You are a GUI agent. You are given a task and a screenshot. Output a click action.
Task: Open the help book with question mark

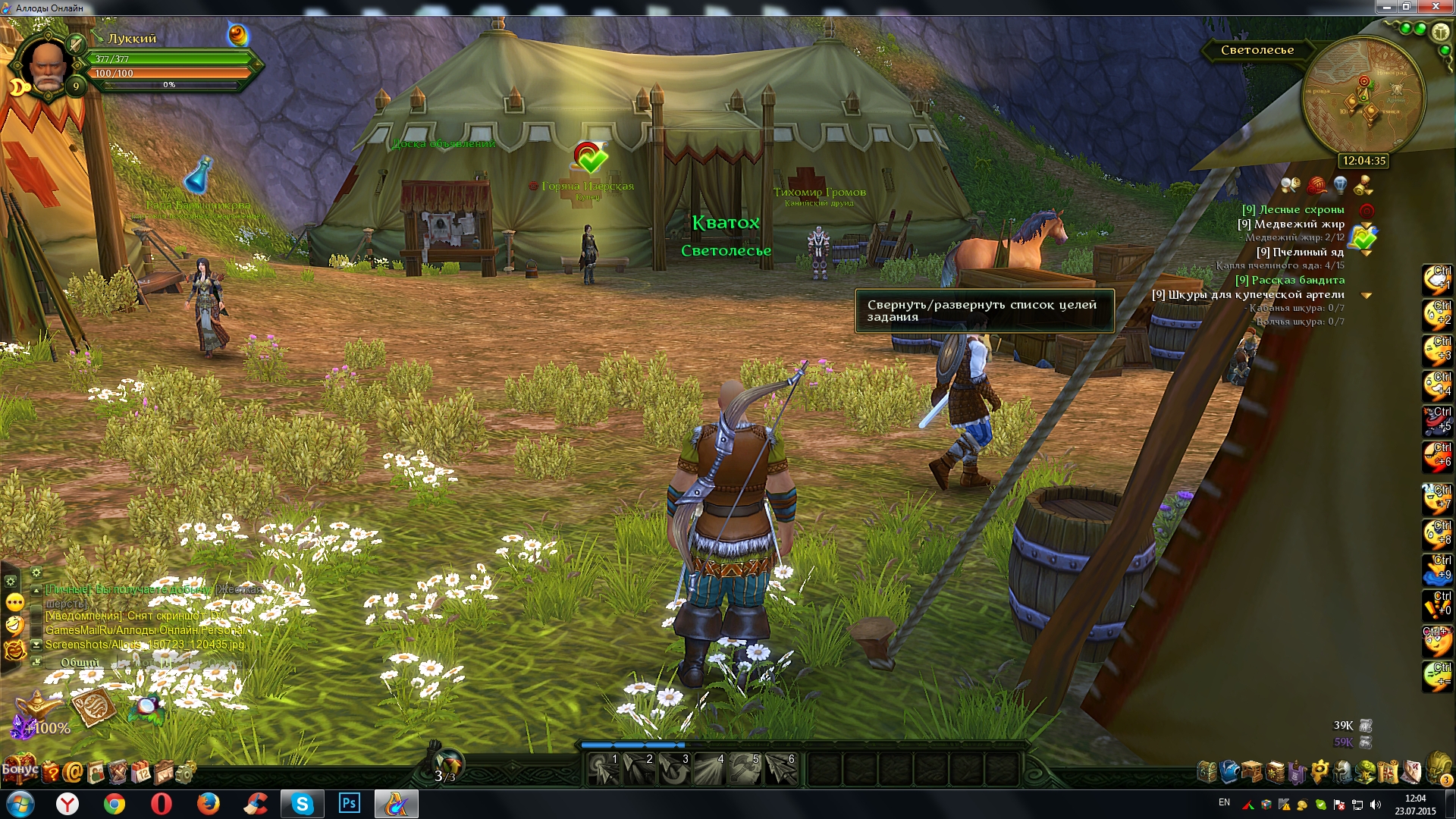pos(50,773)
